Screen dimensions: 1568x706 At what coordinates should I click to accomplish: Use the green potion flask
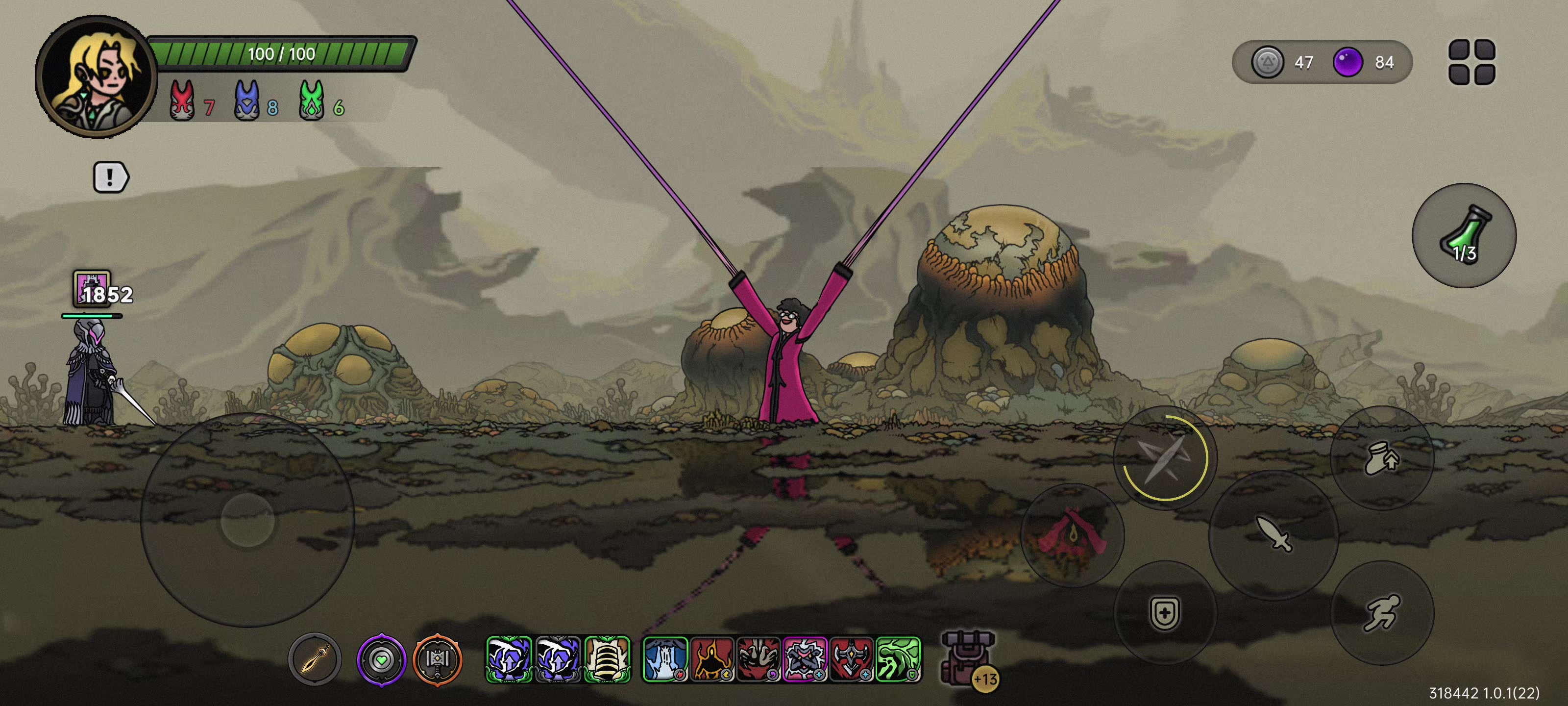click(1463, 236)
